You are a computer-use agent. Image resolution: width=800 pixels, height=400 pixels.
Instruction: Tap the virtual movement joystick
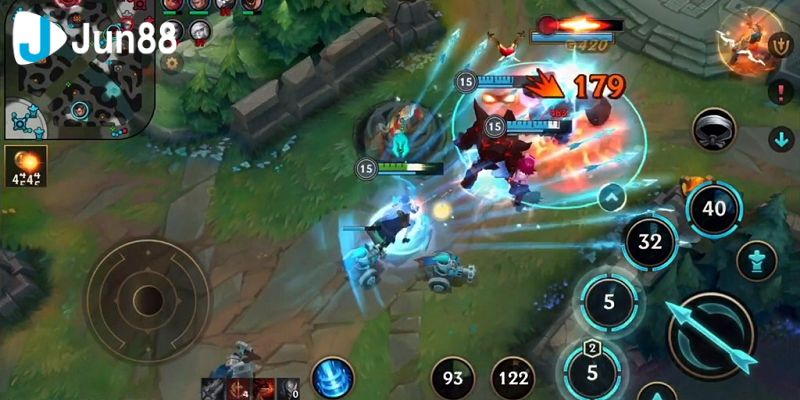pyautogui.click(x=148, y=297)
